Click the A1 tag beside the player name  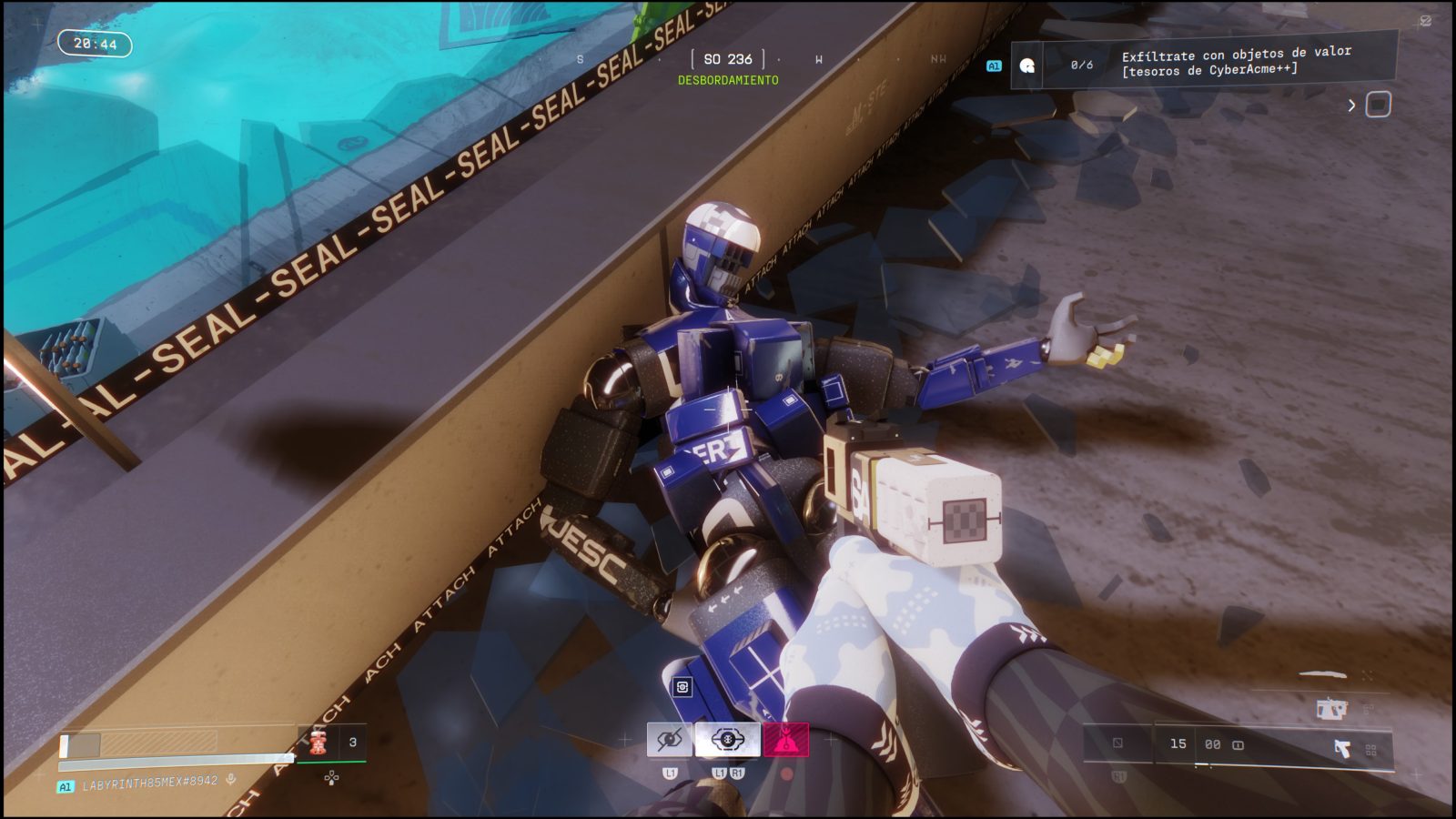click(66, 784)
